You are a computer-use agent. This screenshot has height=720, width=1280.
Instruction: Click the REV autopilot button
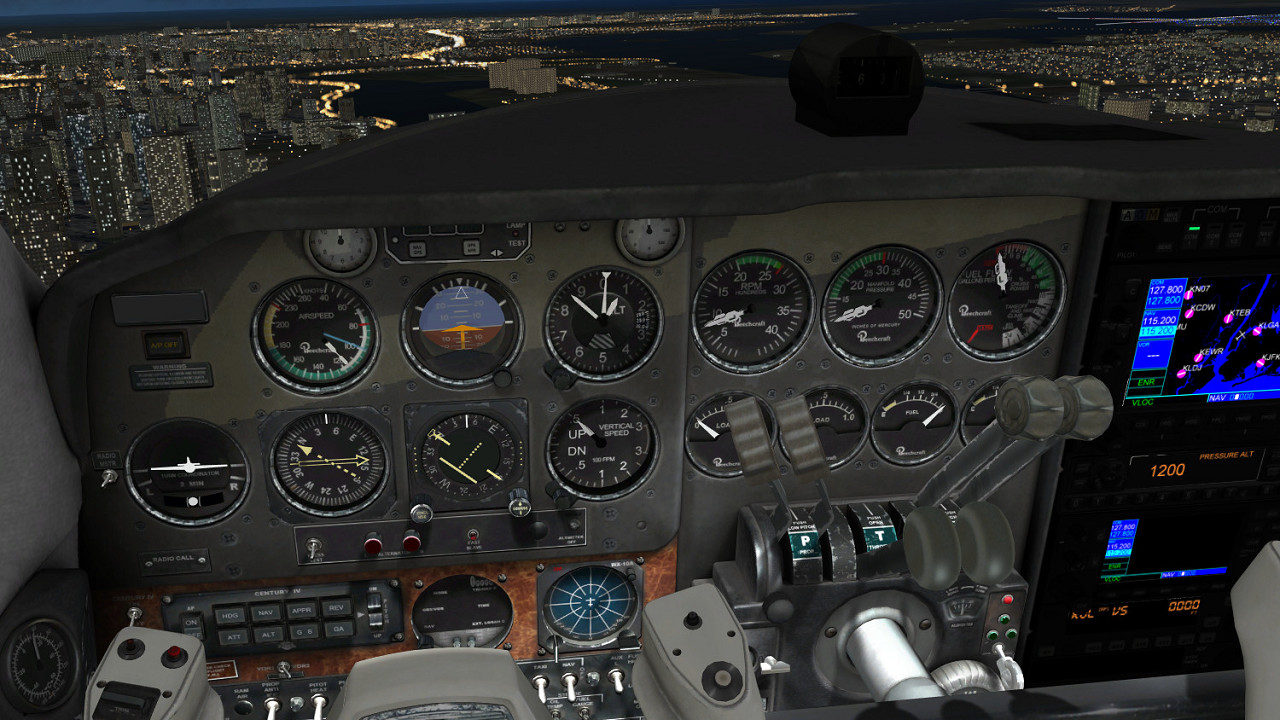point(336,606)
